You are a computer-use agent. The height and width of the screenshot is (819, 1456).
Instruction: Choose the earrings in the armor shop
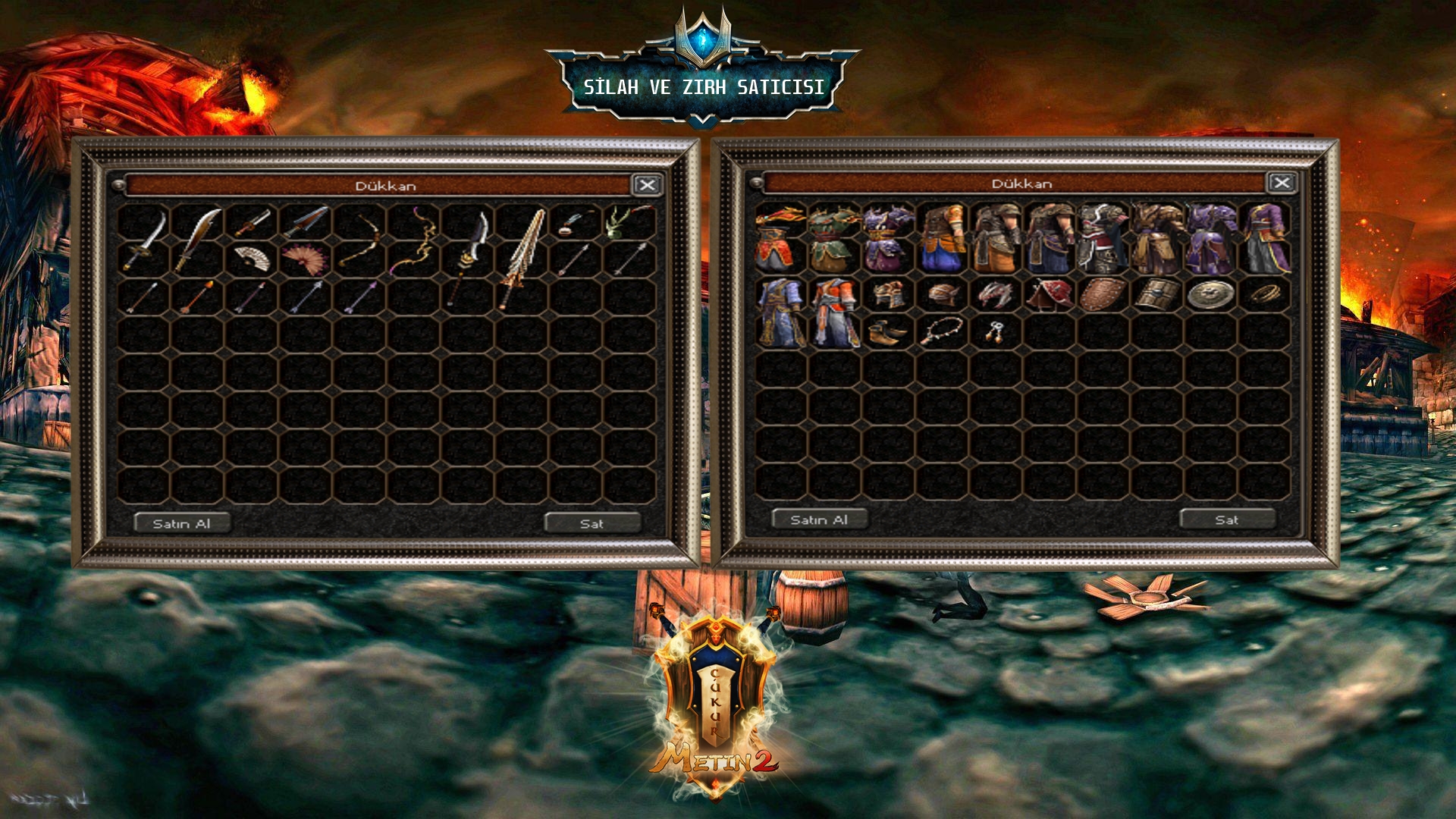pos(994,331)
